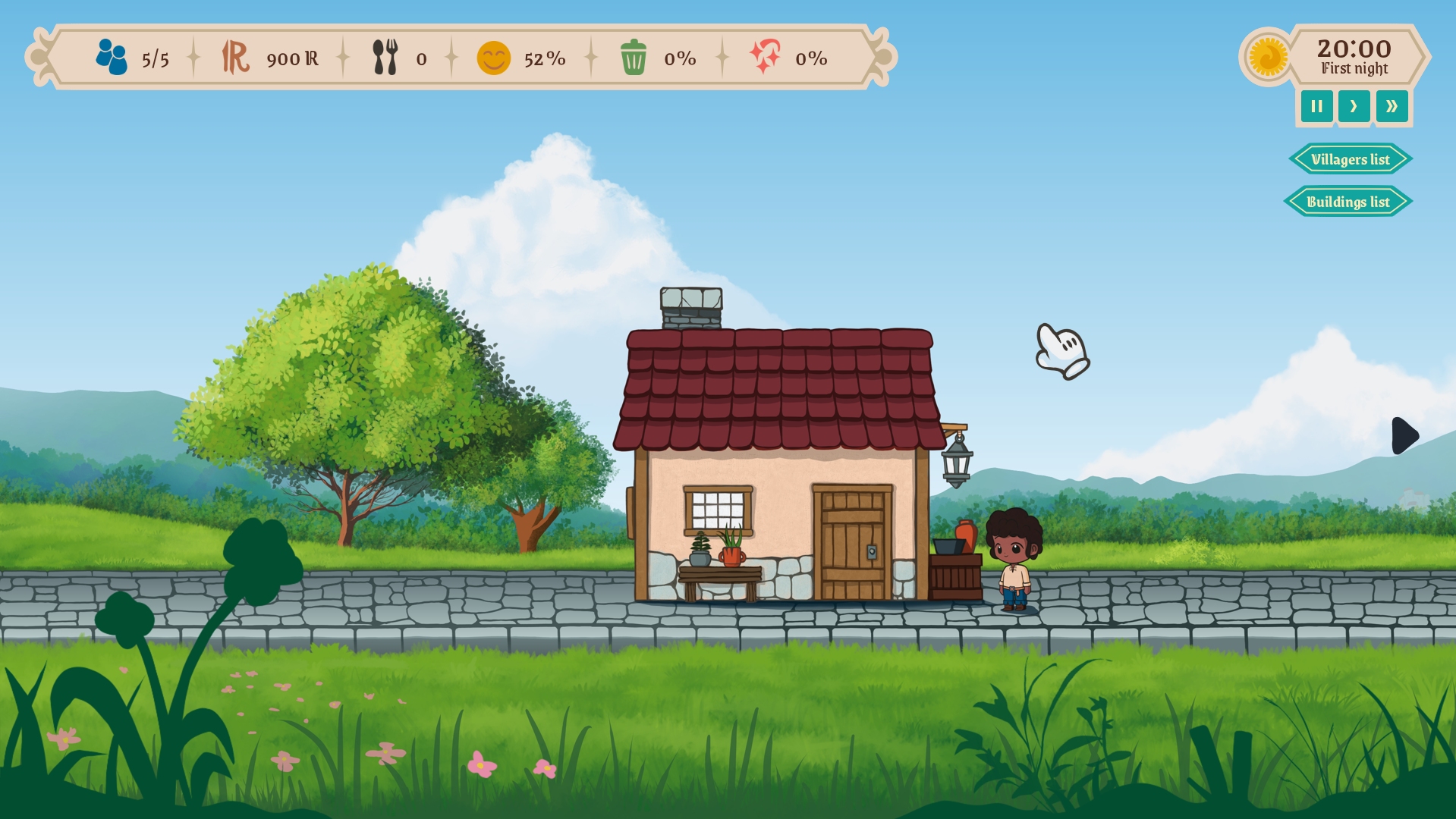This screenshot has height=819, width=1456.
Task: Click the dark right-arrow to move right
Action: click(x=1404, y=435)
